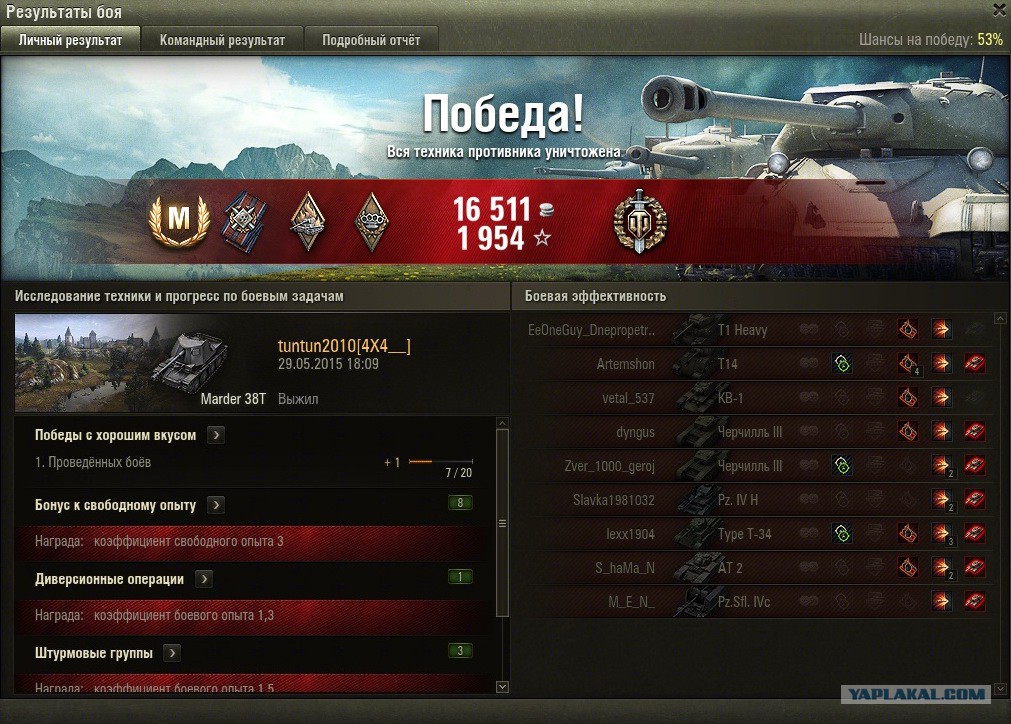Switch to the Командный результат tab

(x=222, y=40)
